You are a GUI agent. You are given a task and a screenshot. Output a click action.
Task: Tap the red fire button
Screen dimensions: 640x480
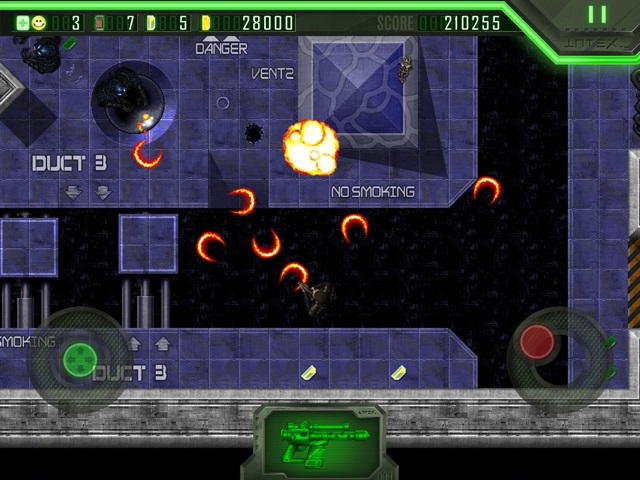(x=538, y=342)
